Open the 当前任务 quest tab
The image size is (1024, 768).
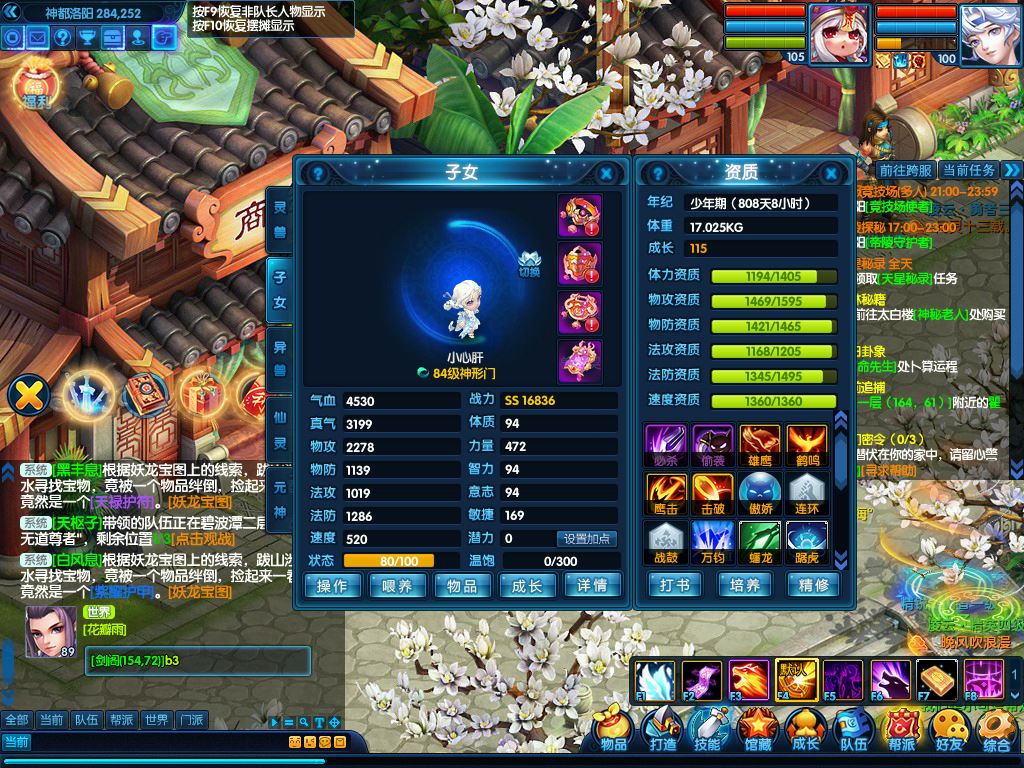[x=968, y=171]
